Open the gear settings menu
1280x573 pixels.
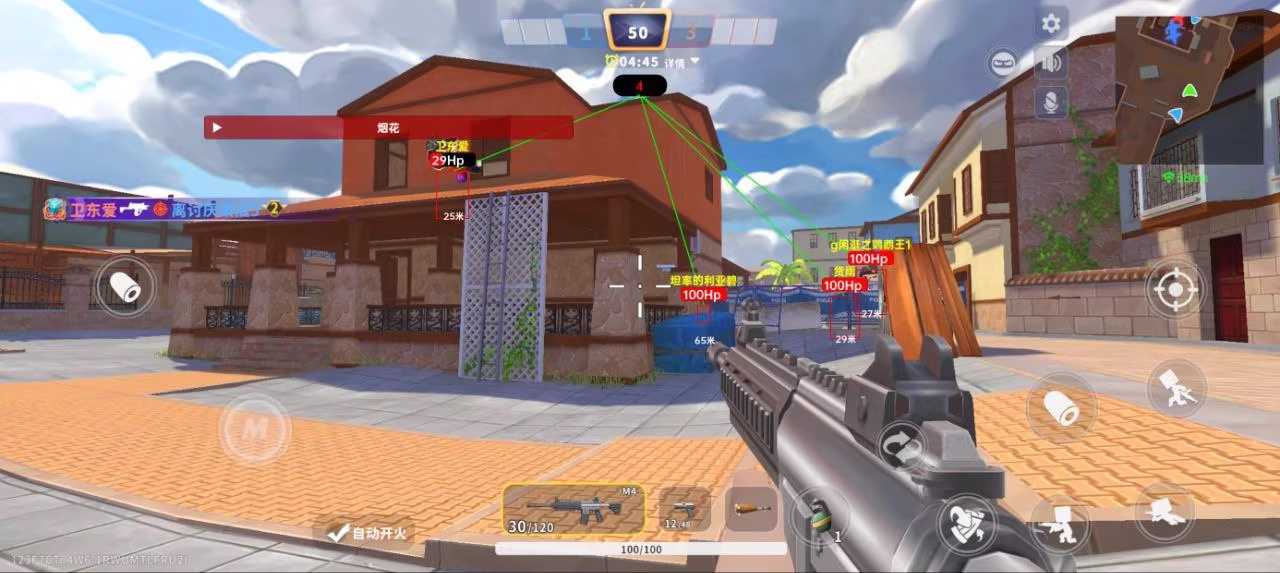[1051, 24]
